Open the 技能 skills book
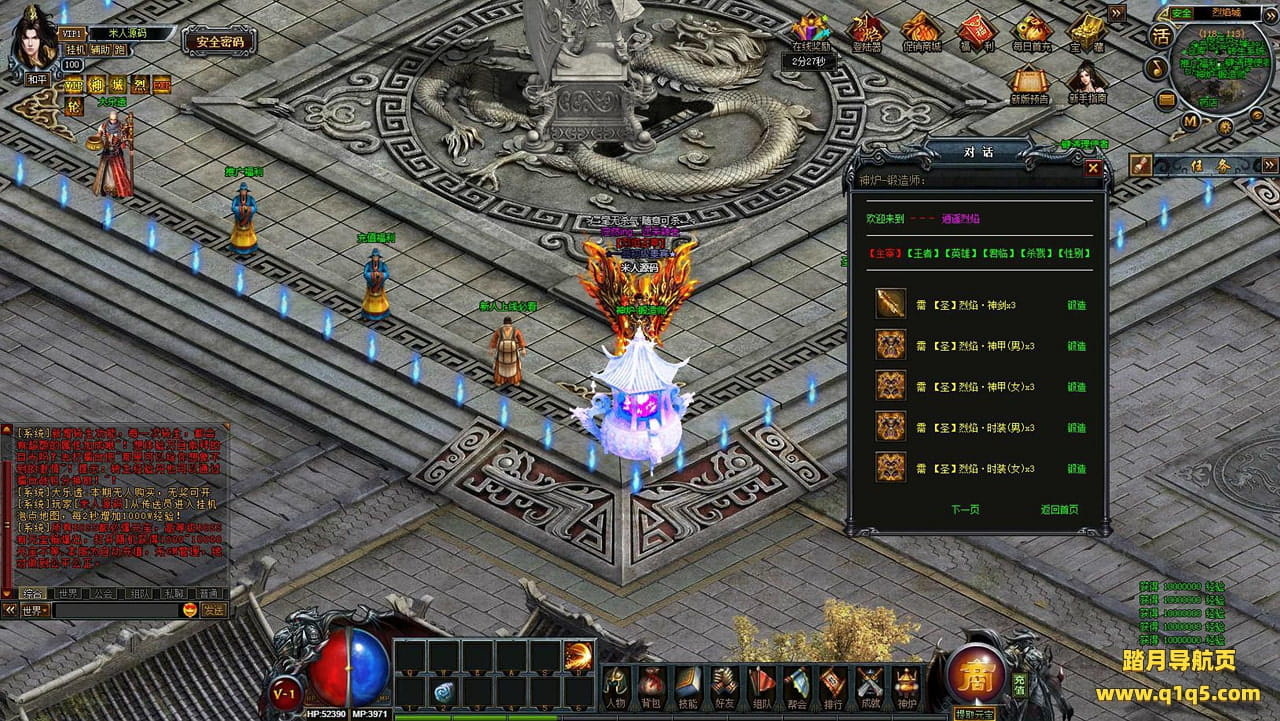 coord(687,684)
